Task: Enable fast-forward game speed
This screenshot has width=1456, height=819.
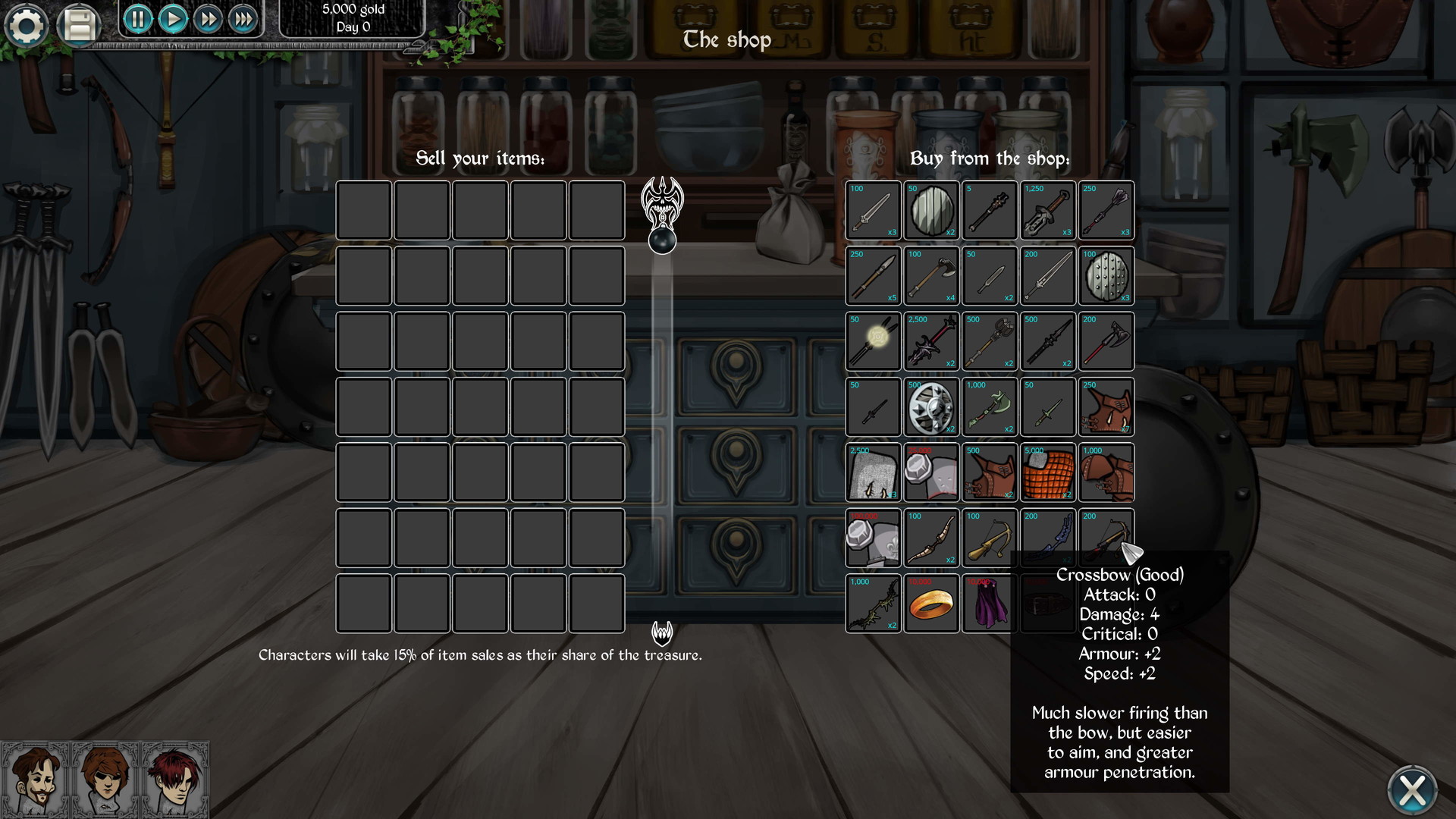Action: coord(208,20)
